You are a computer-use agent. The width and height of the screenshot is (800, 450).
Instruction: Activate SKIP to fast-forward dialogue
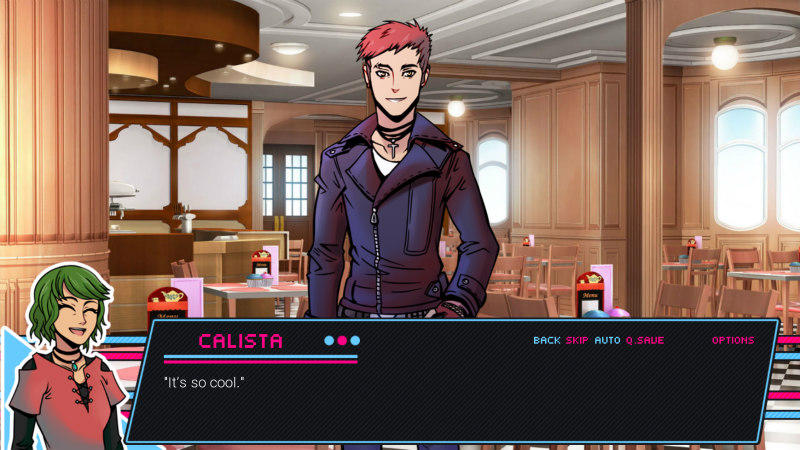click(577, 340)
